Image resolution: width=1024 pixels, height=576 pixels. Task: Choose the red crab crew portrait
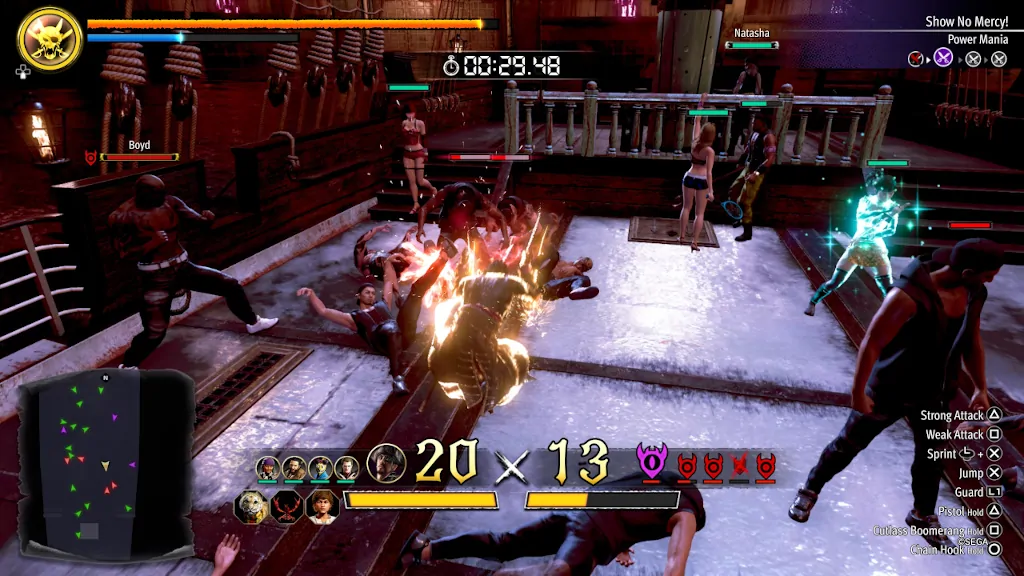[x=287, y=506]
